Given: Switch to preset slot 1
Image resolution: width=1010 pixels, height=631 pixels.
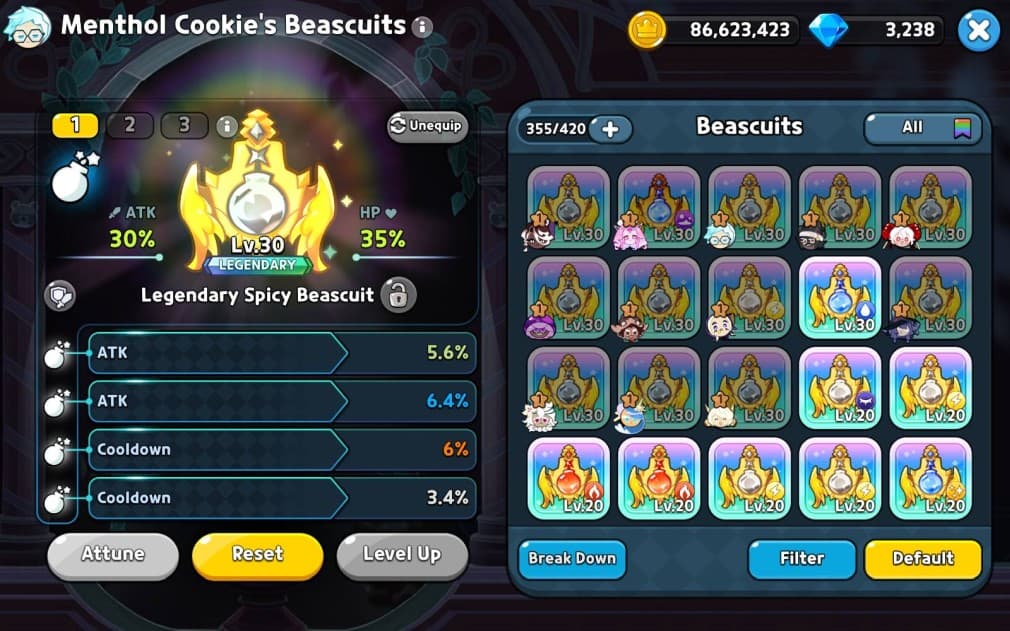Looking at the screenshot, I should [x=75, y=126].
